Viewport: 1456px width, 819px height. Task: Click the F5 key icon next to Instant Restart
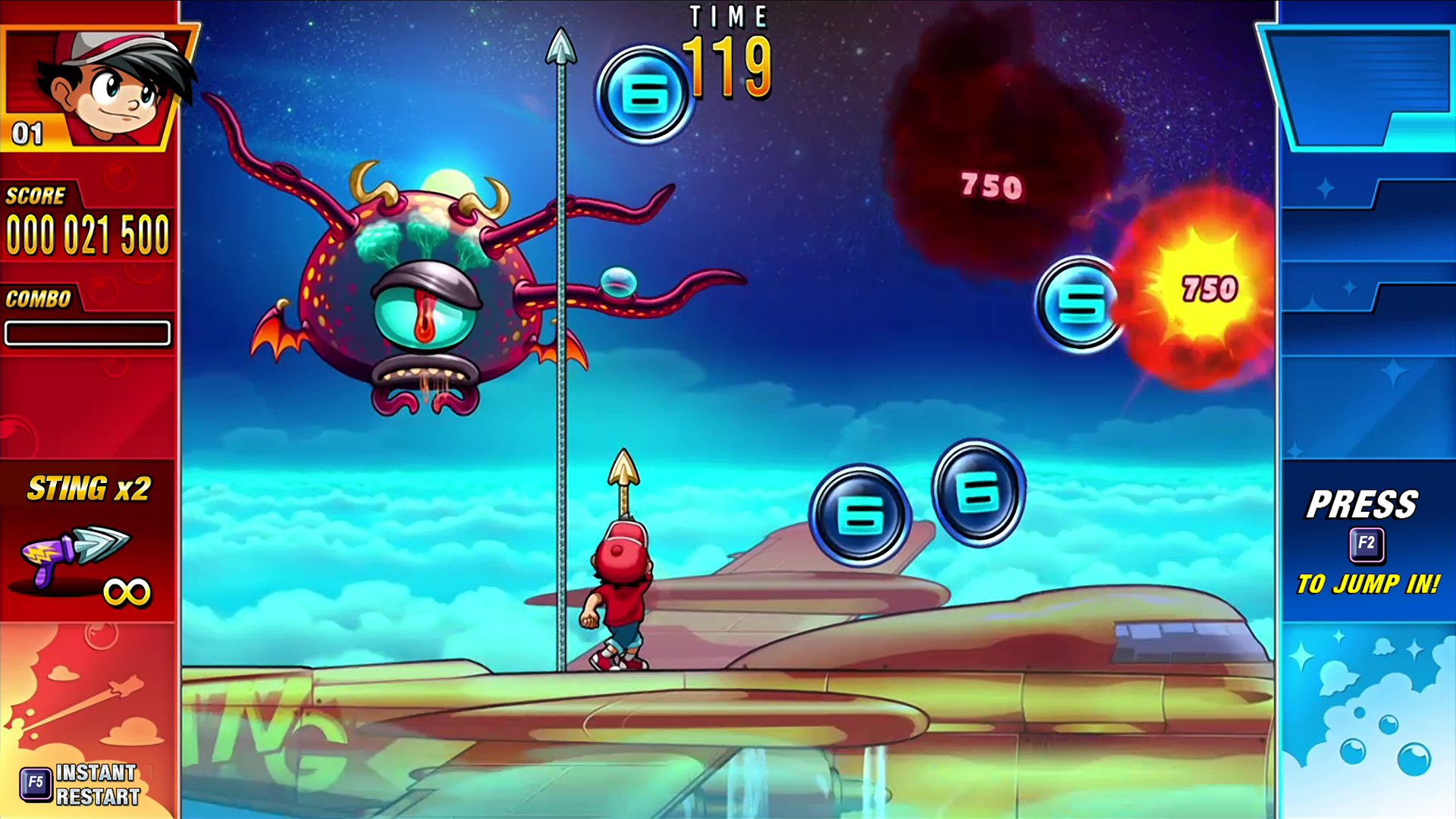point(36,780)
